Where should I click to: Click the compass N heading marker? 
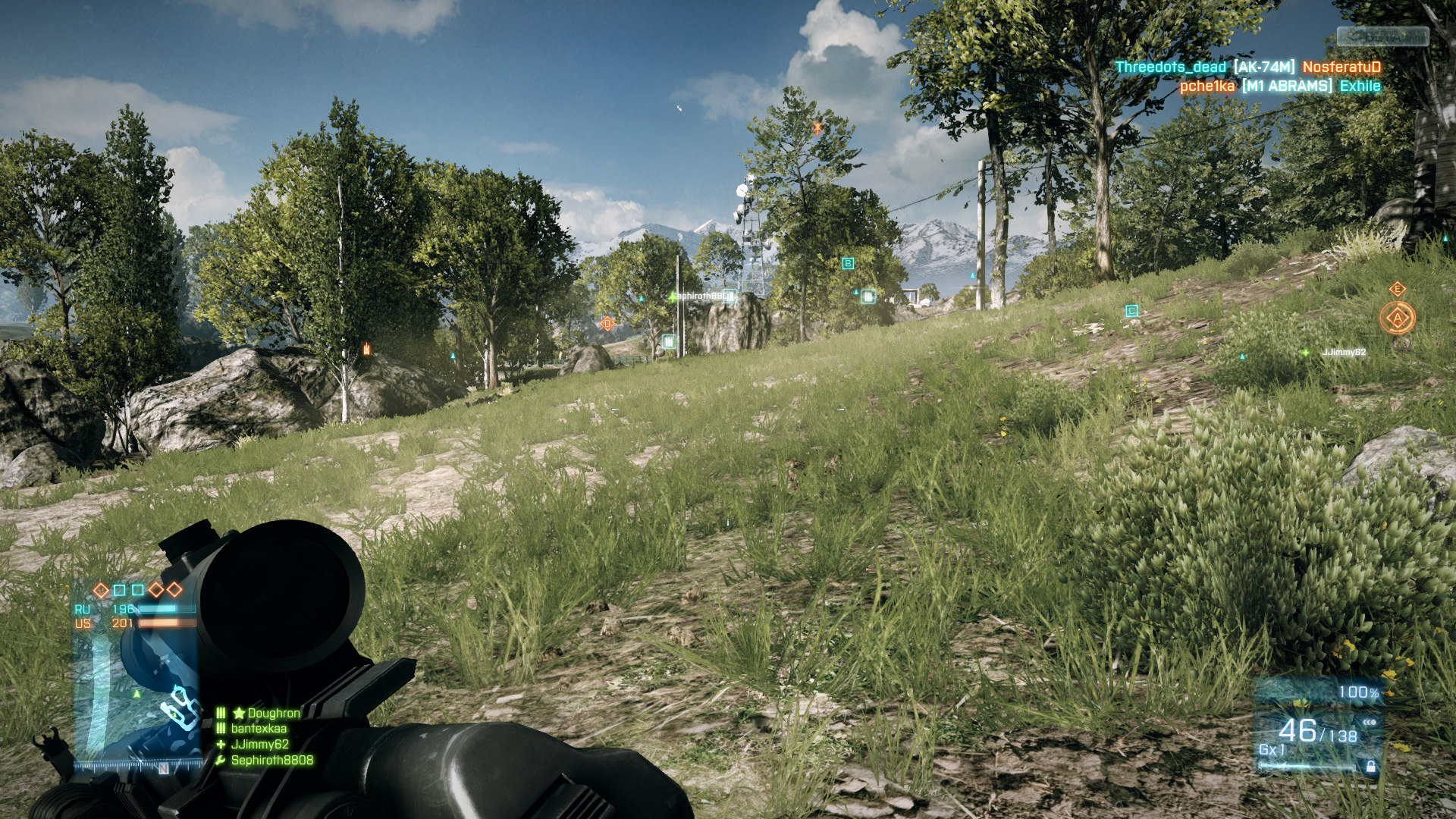coord(163,768)
